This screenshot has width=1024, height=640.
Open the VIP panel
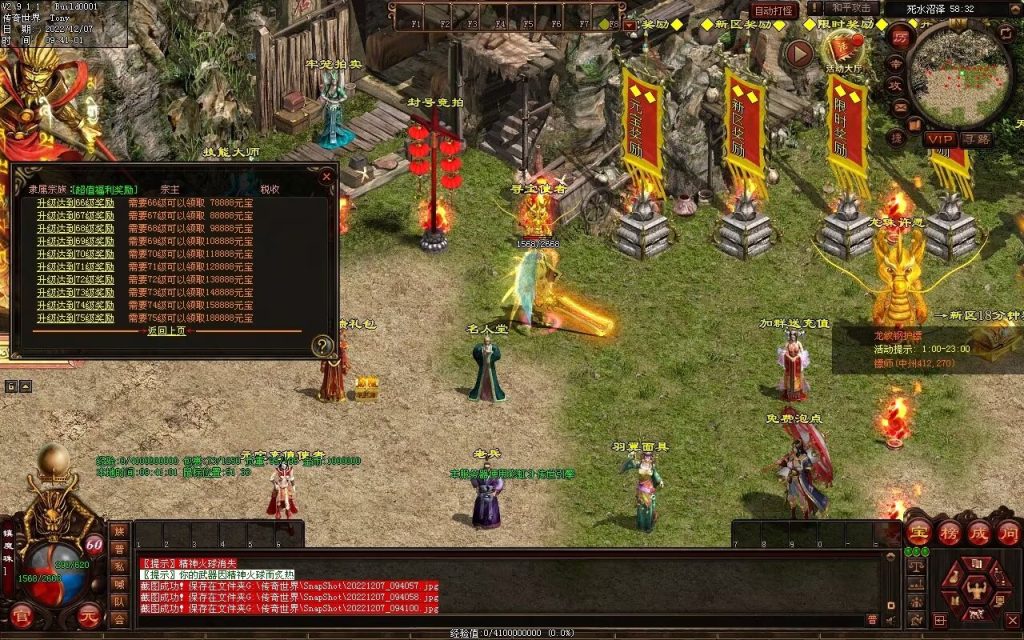pos(940,138)
